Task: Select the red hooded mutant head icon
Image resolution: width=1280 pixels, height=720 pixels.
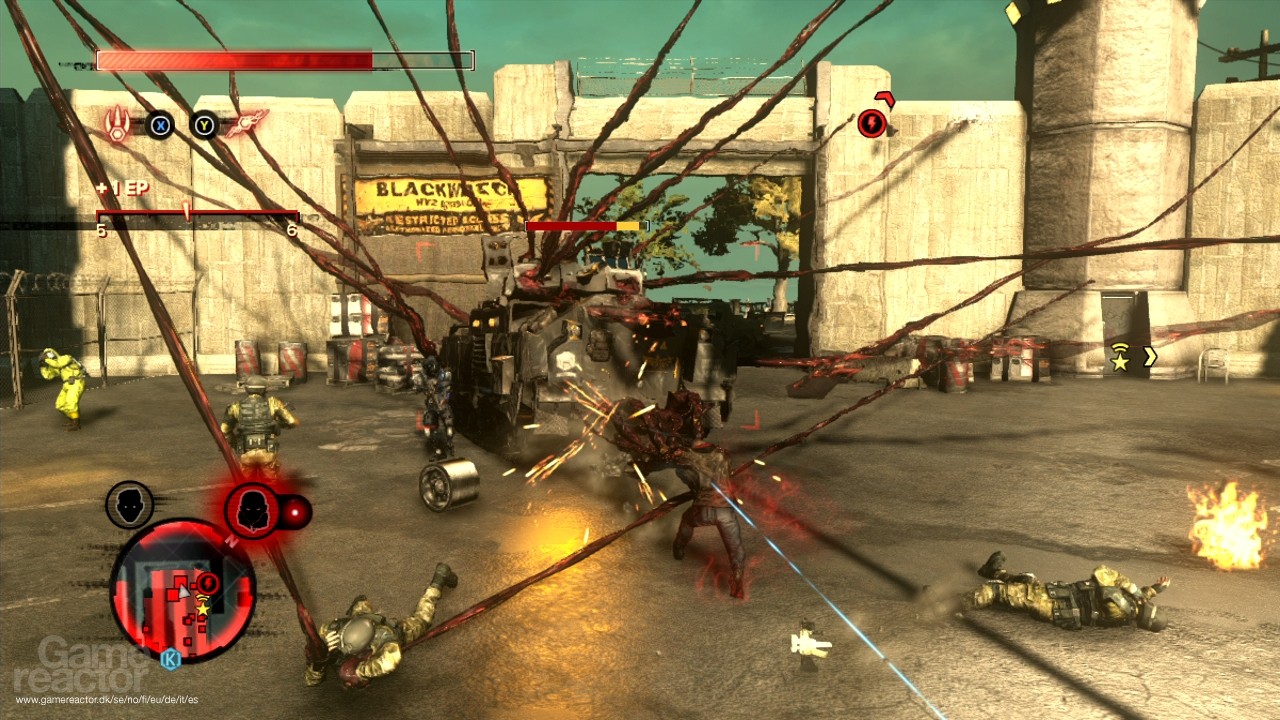Action: pyautogui.click(x=250, y=507)
